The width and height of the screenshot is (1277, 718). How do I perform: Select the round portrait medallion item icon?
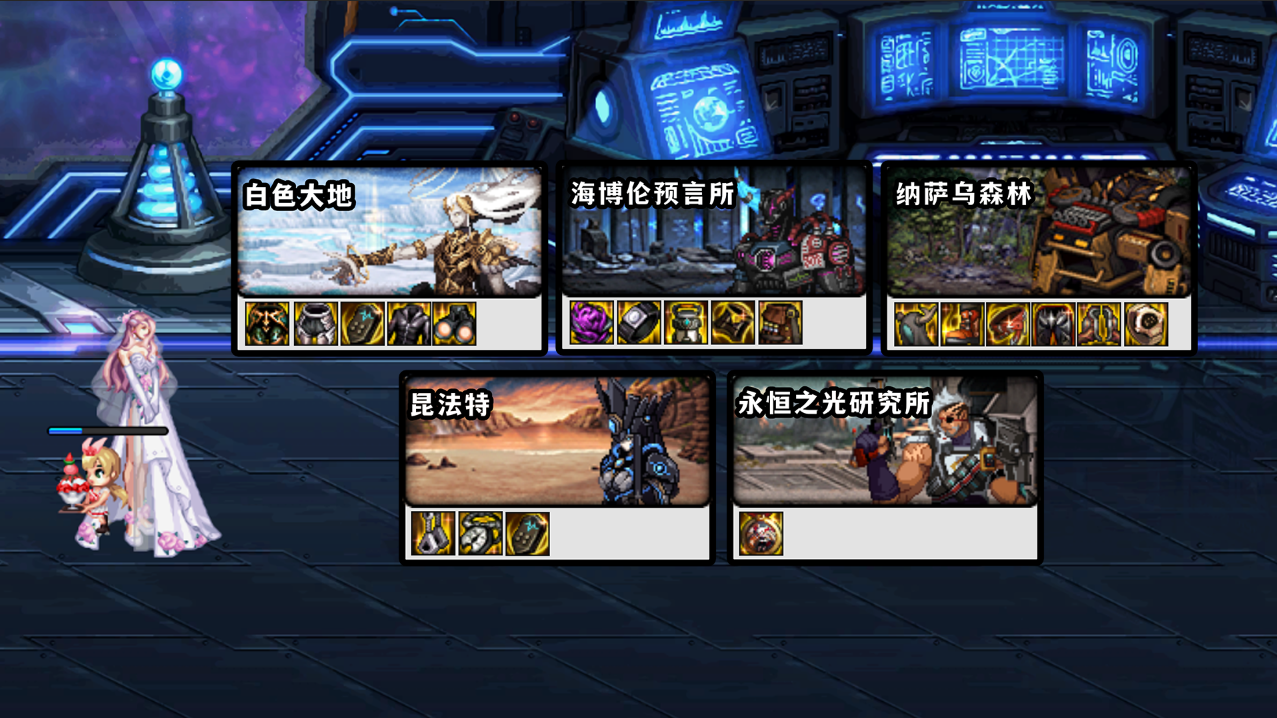pos(761,534)
